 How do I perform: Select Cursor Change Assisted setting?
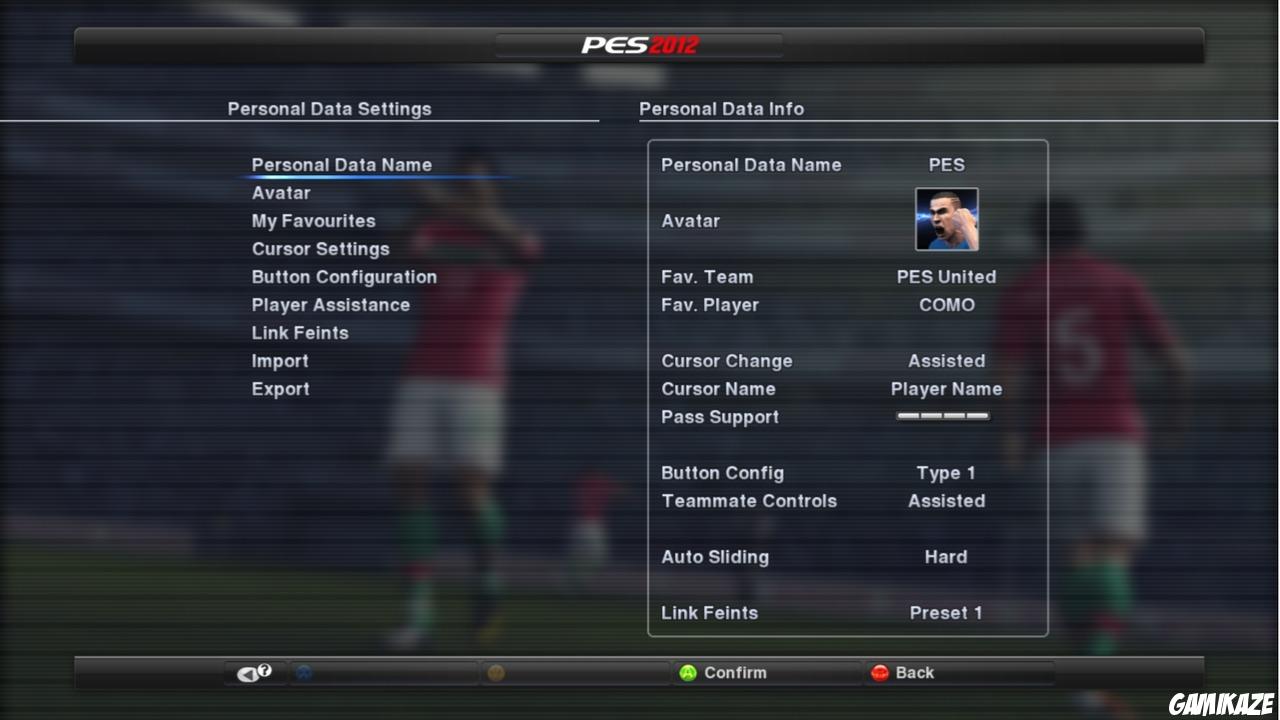click(945, 360)
